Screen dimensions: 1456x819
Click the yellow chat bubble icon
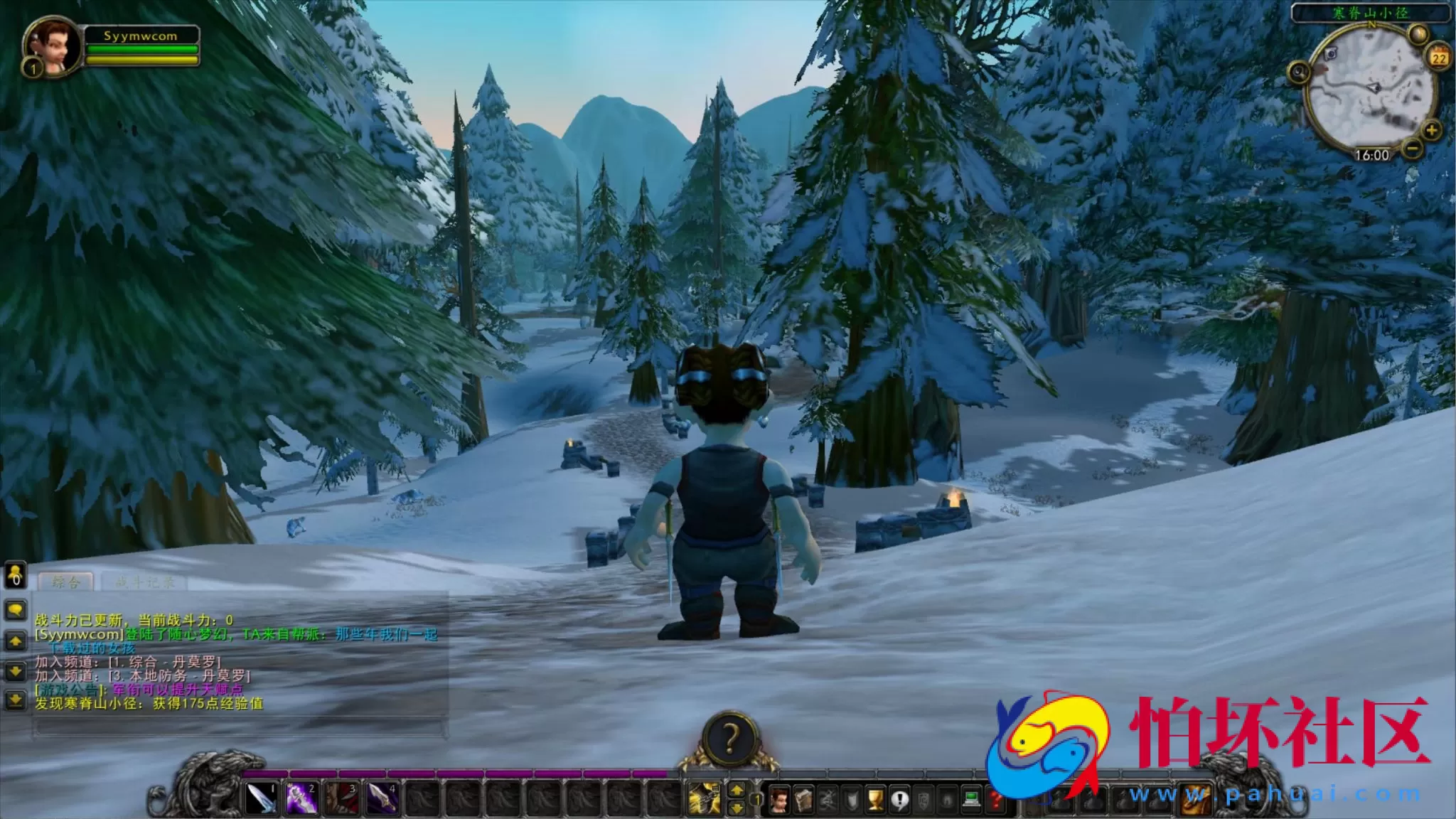(x=16, y=610)
